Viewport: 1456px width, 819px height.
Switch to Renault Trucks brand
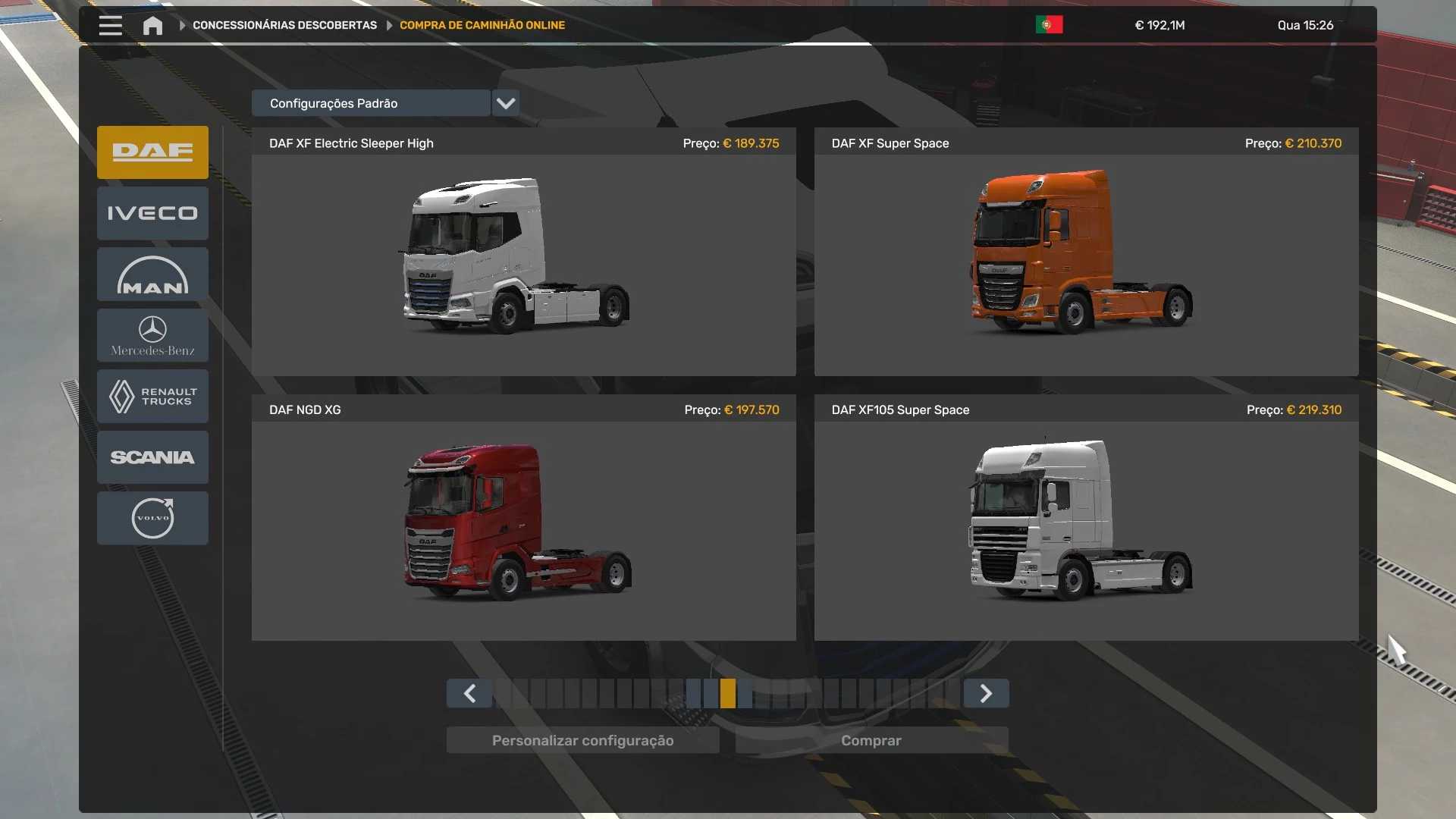tap(152, 397)
